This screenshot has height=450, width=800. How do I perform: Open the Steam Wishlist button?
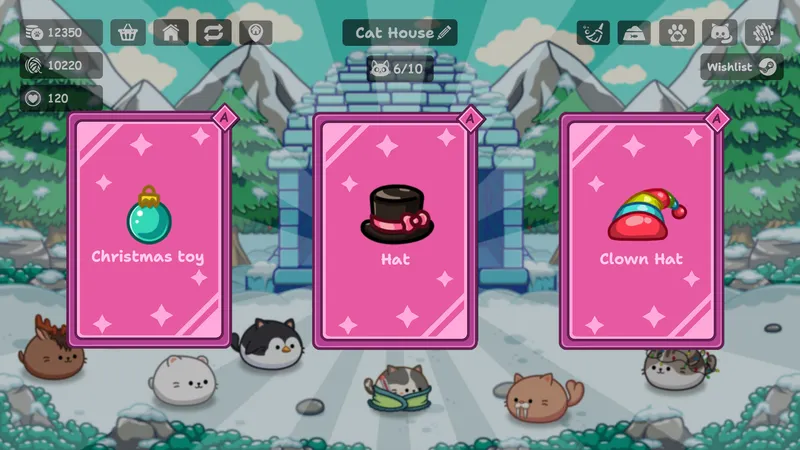[x=741, y=67]
